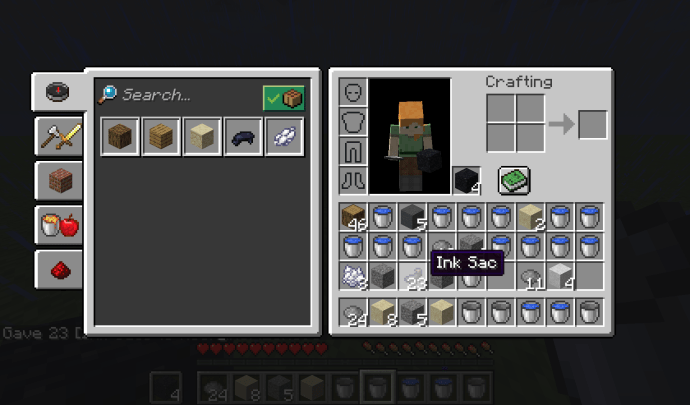Viewport: 690px width, 405px height.
Task: Open the compass tab in recipe book
Action: (x=59, y=92)
